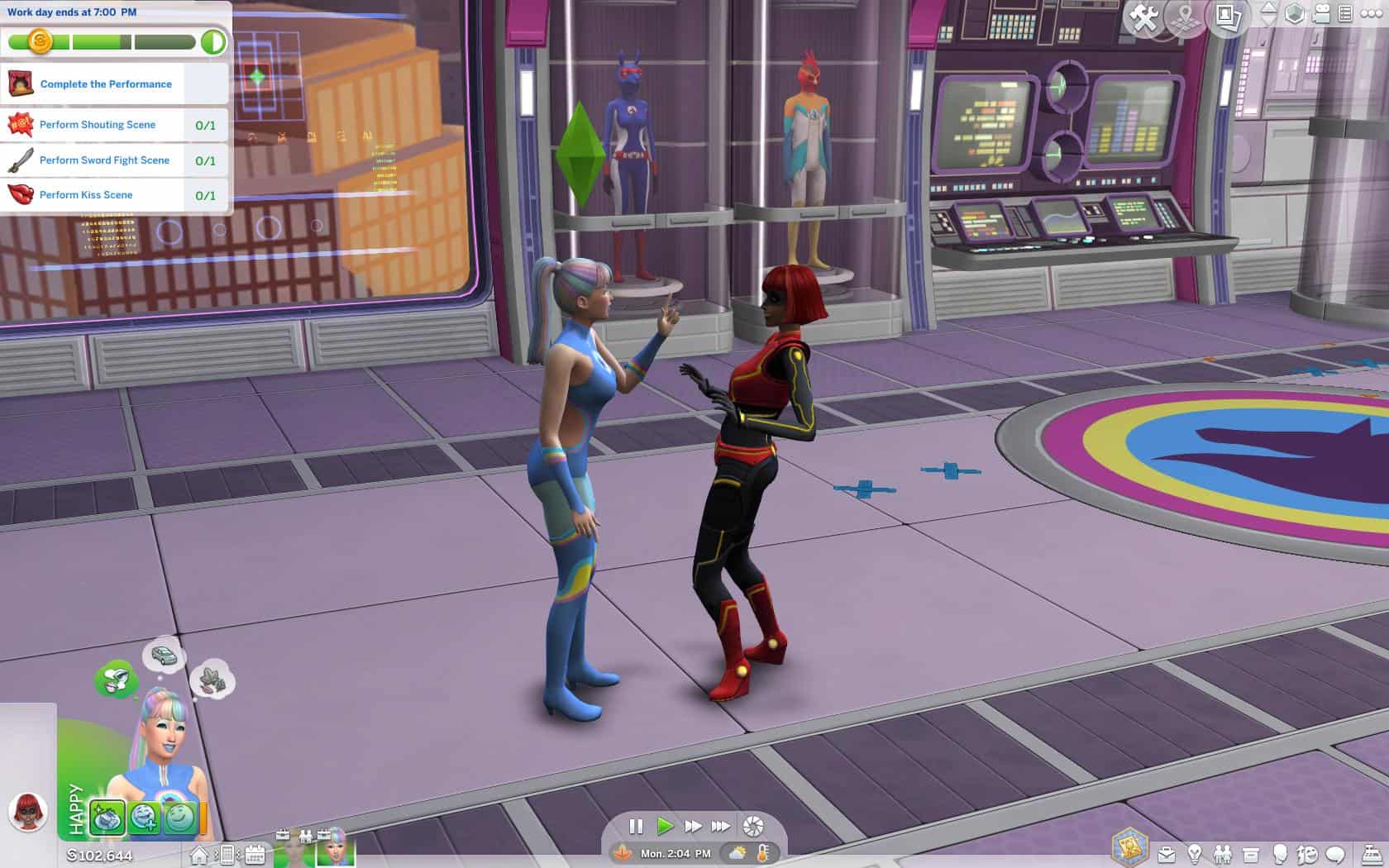Screen dimensions: 1389x868
Task: Set game speed to fast forward
Action: click(x=693, y=826)
